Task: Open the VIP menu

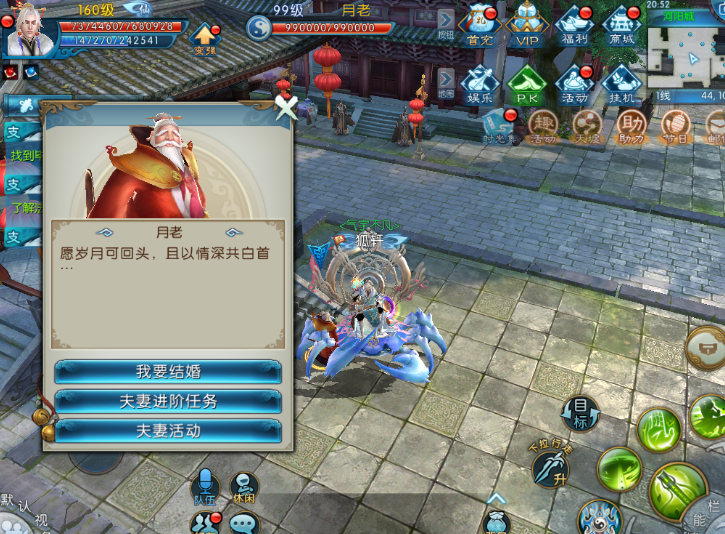Action: point(527,25)
